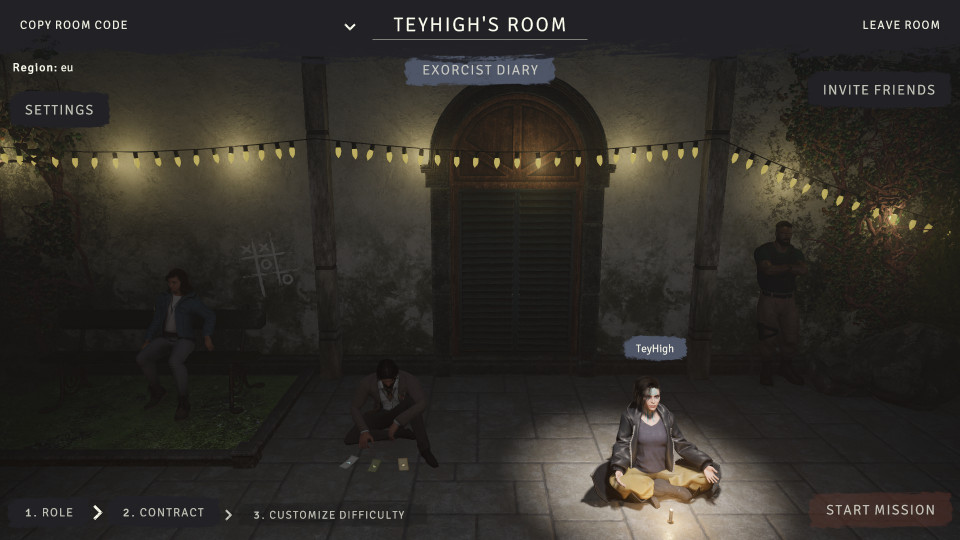Open the Customize Difficulty step
The image size is (960, 540).
(329, 515)
